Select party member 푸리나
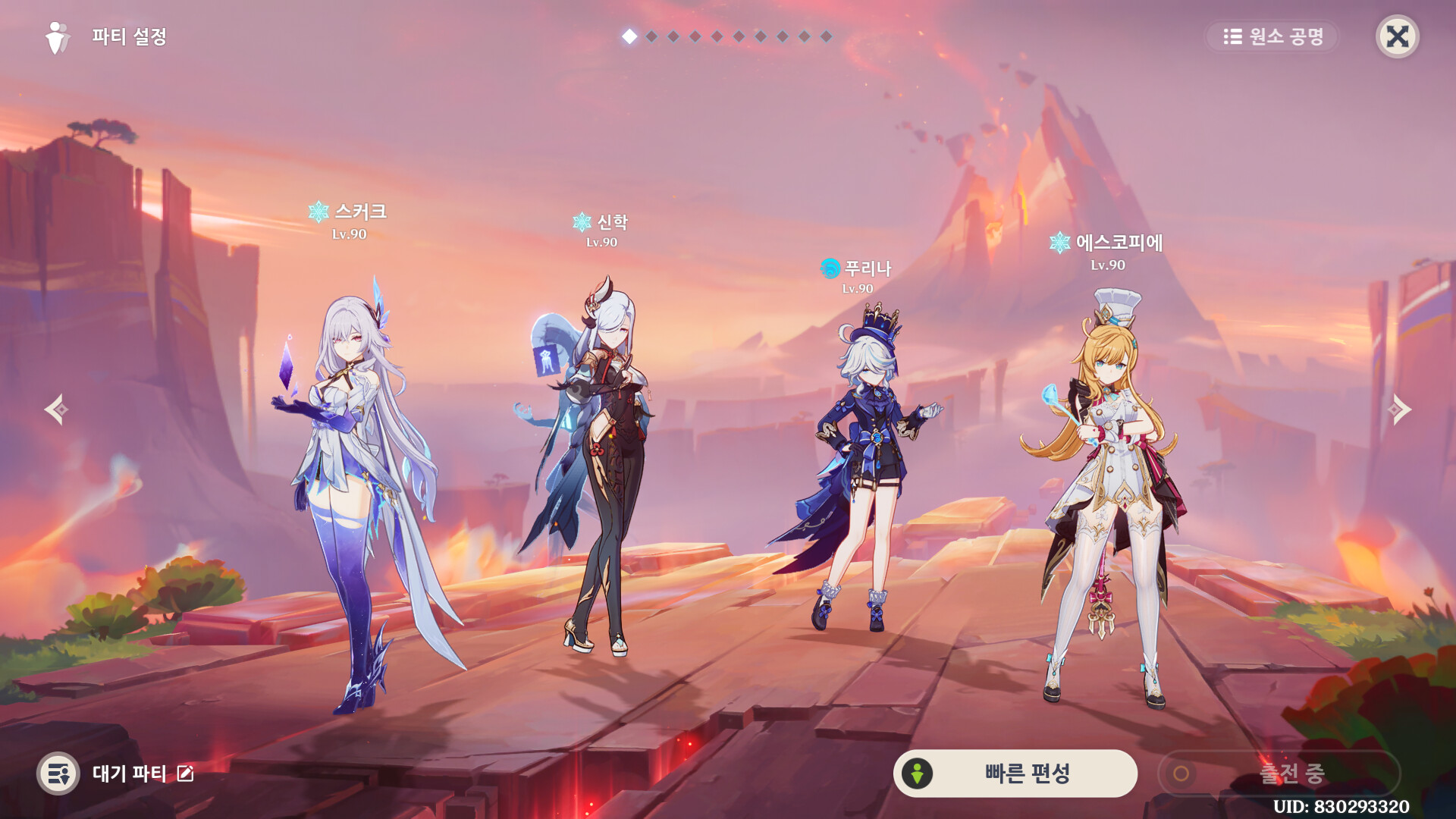 click(x=864, y=470)
